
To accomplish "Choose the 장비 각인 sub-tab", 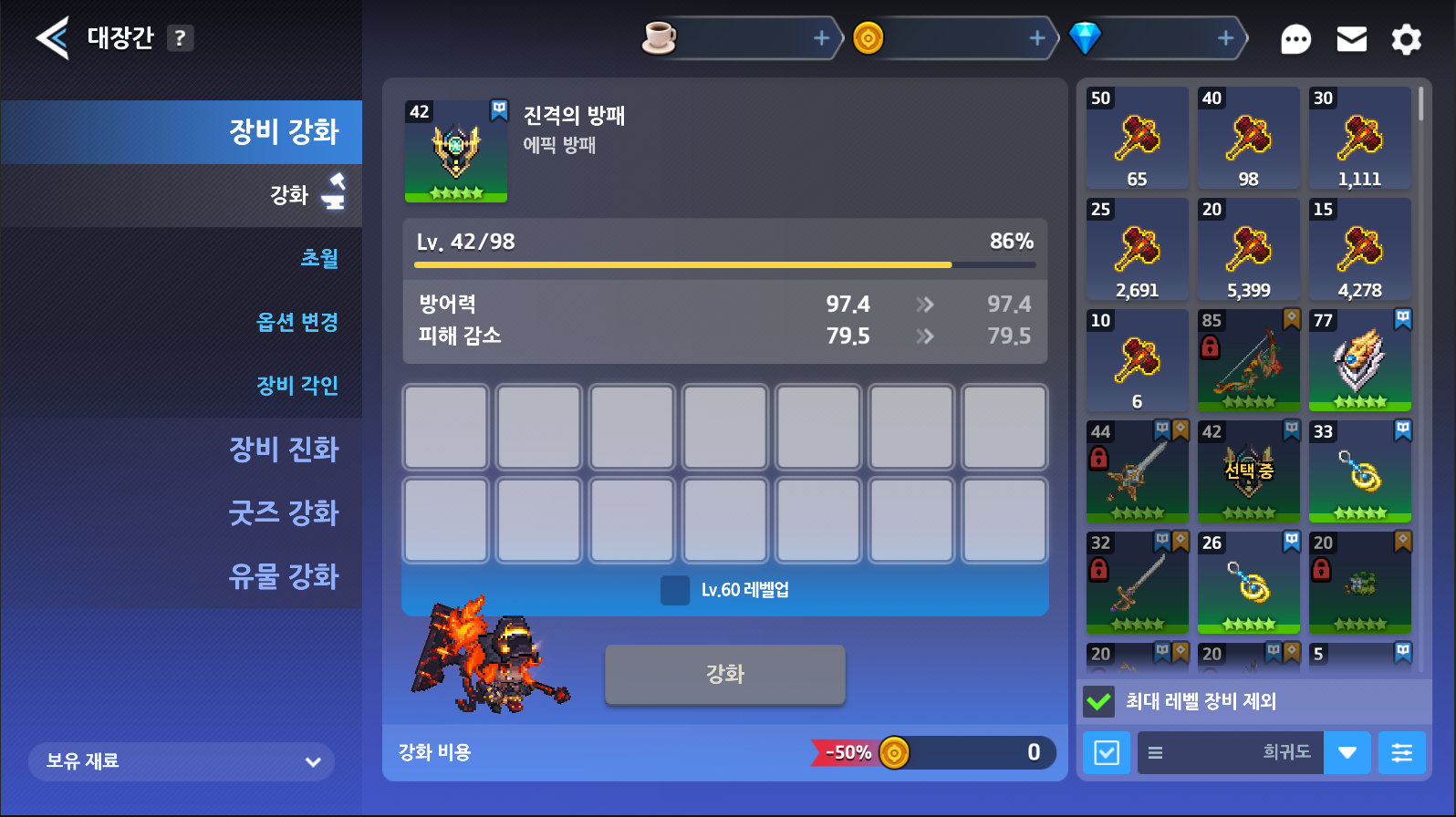I will [297, 386].
